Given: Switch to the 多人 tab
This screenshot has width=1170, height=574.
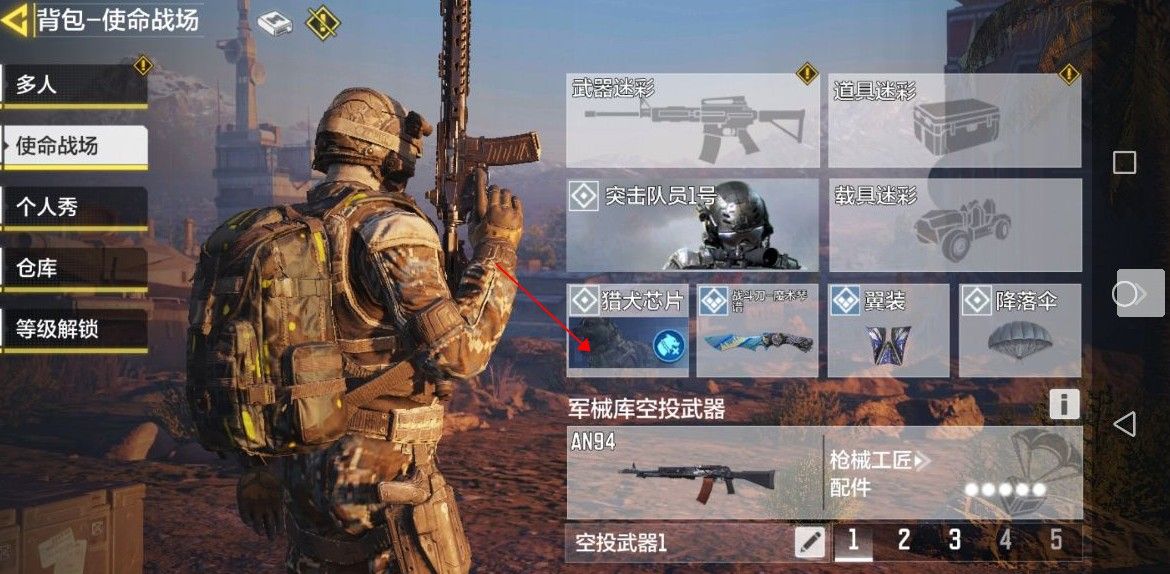Looking at the screenshot, I should point(74,85).
